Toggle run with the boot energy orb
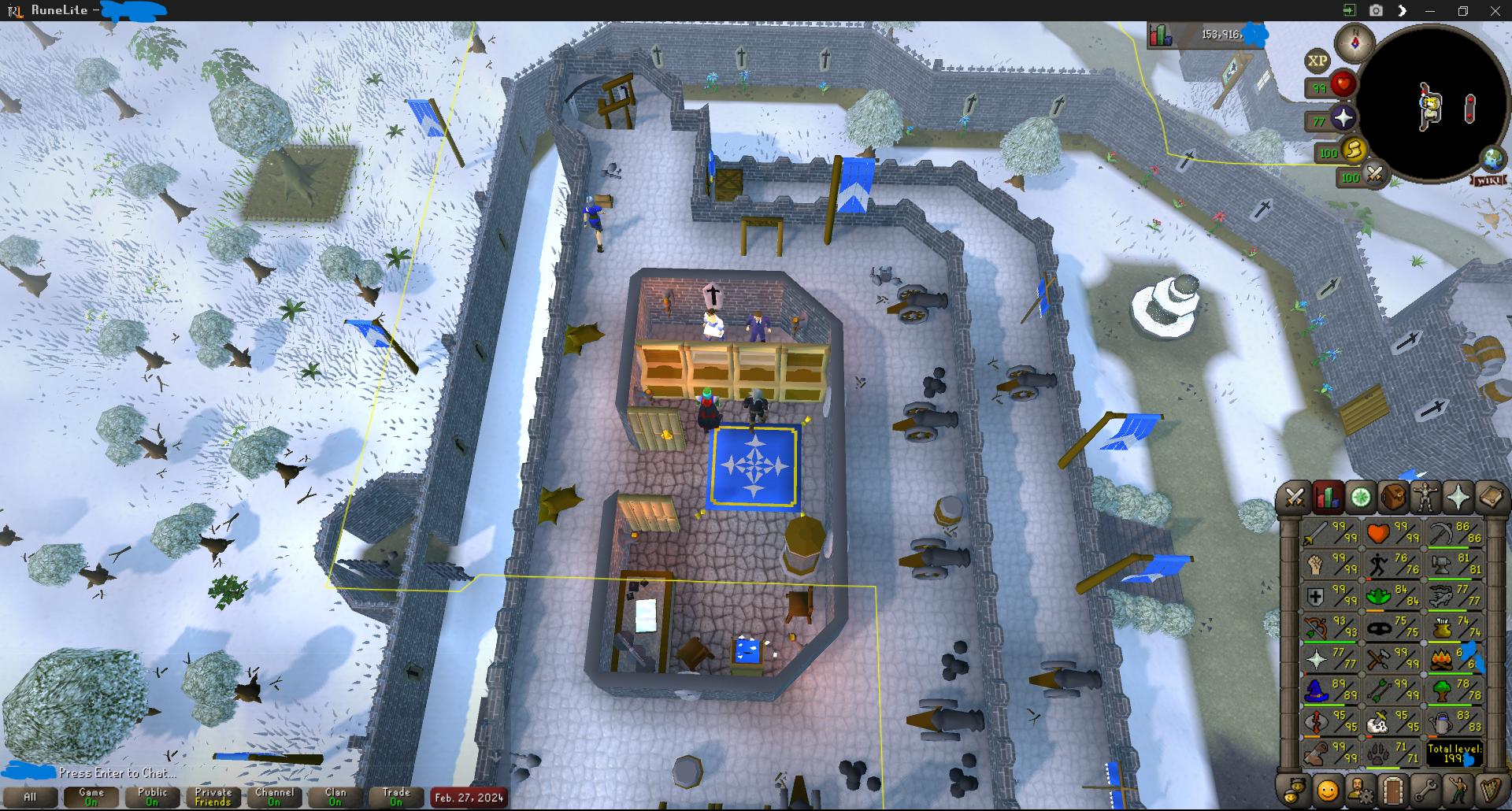Image resolution: width=1512 pixels, height=811 pixels. tap(1354, 150)
